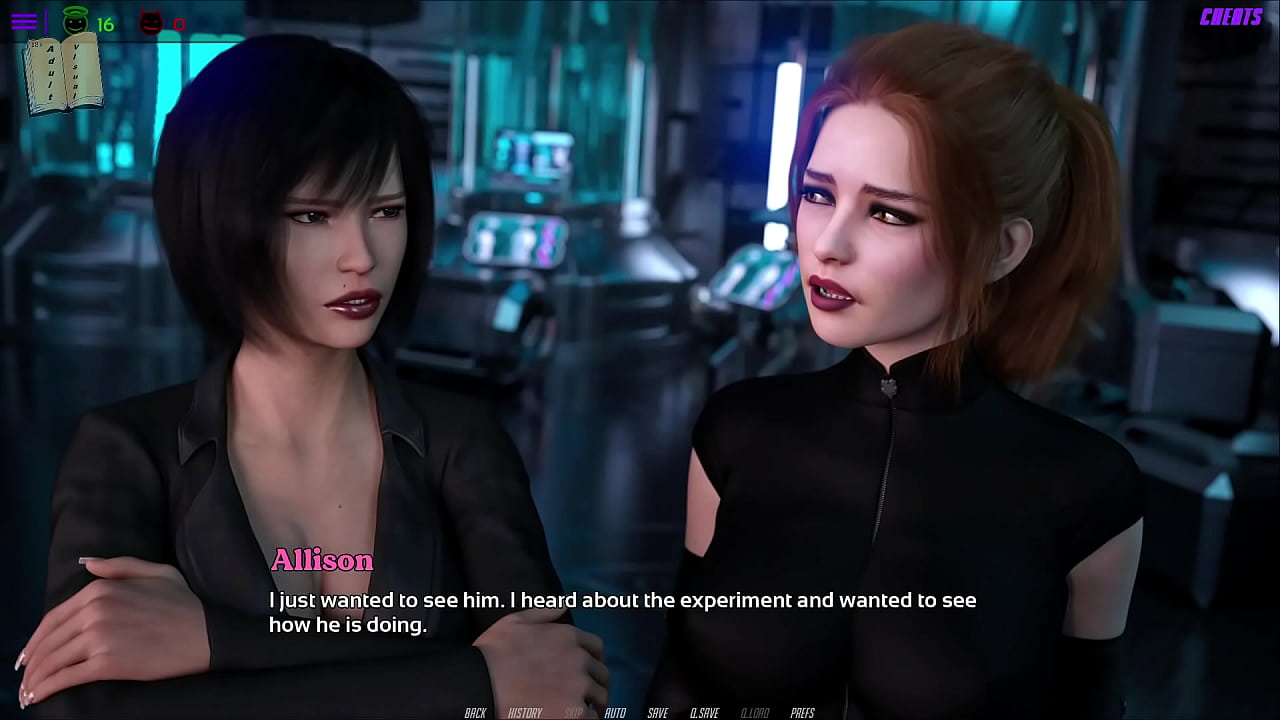Go back one dialogue line
The height and width of the screenshot is (720, 1280).
click(475, 713)
